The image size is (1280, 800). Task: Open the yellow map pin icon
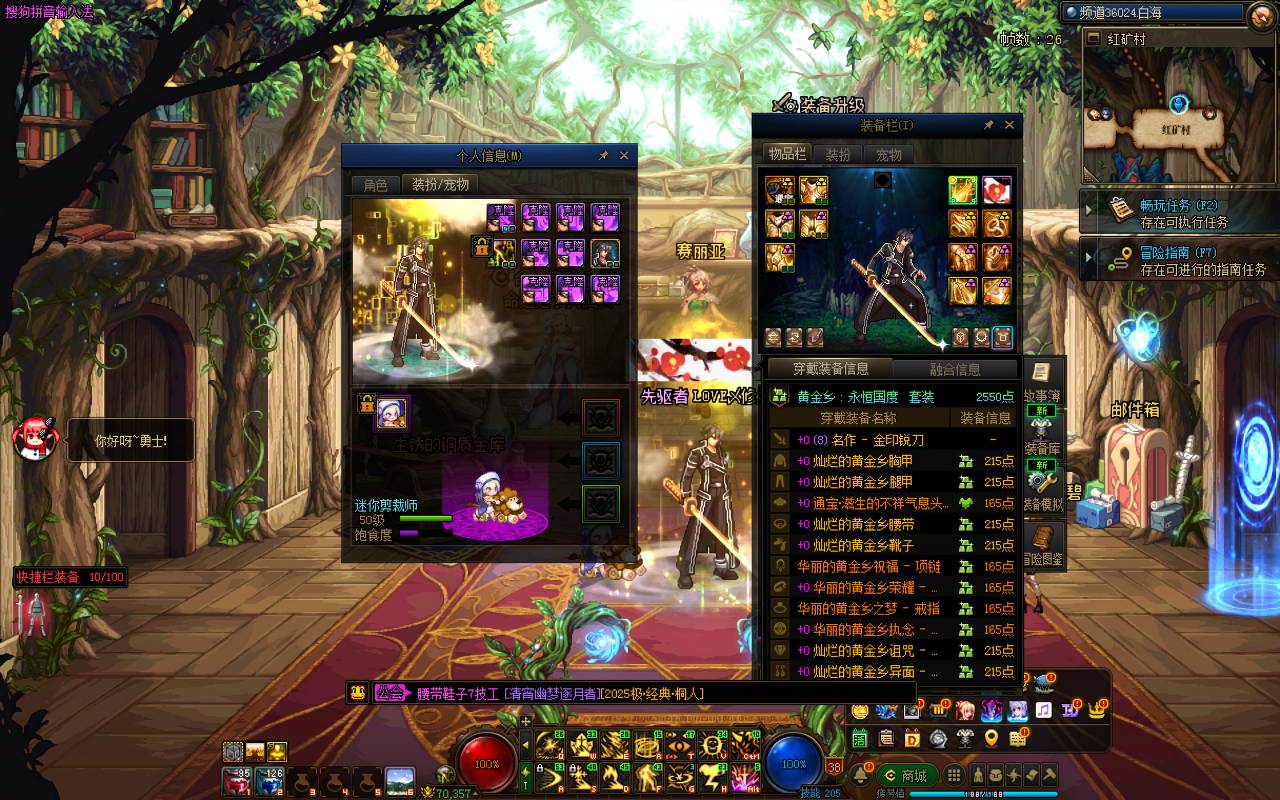pyautogui.click(x=991, y=738)
